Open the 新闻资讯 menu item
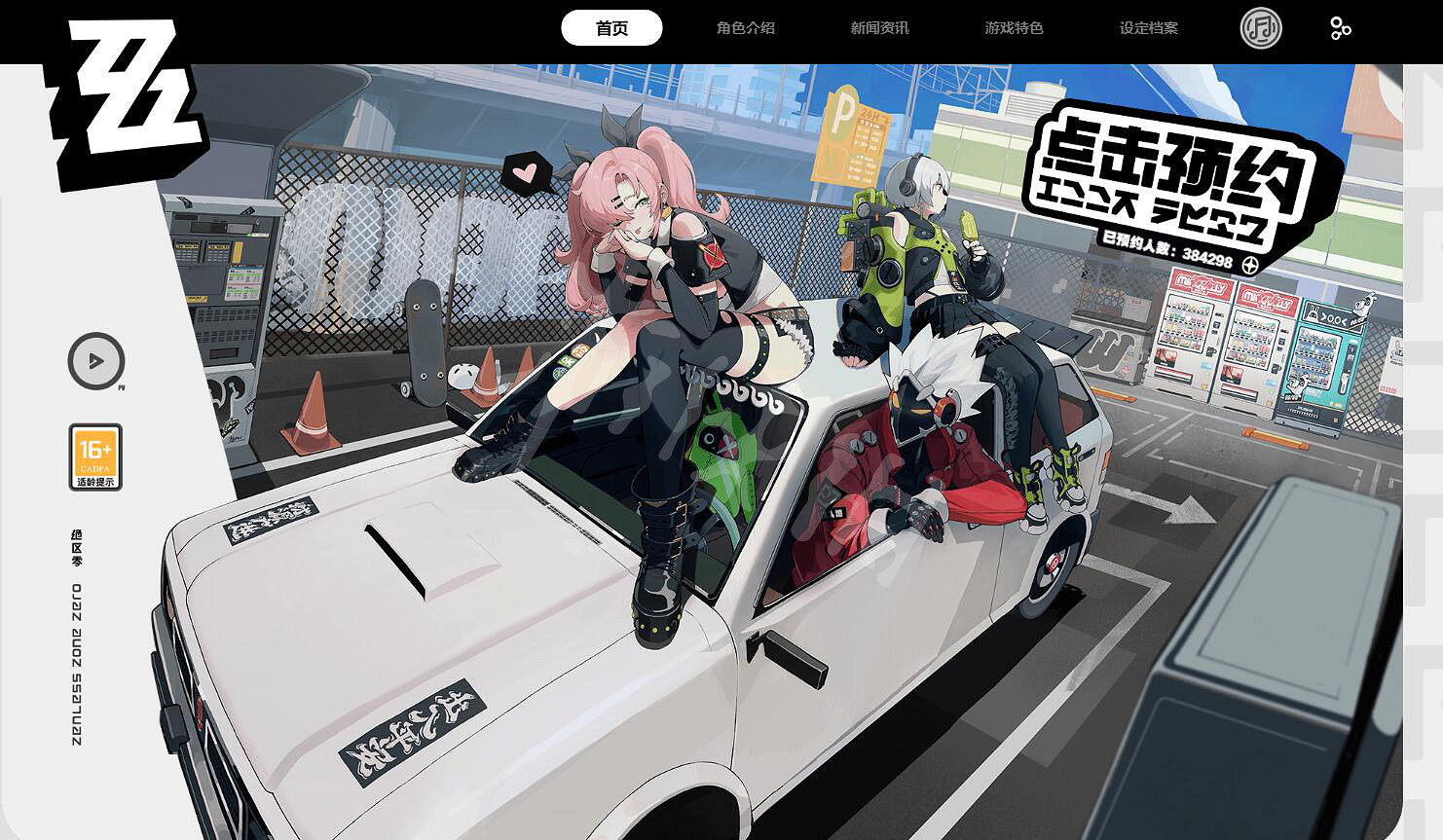 click(879, 28)
